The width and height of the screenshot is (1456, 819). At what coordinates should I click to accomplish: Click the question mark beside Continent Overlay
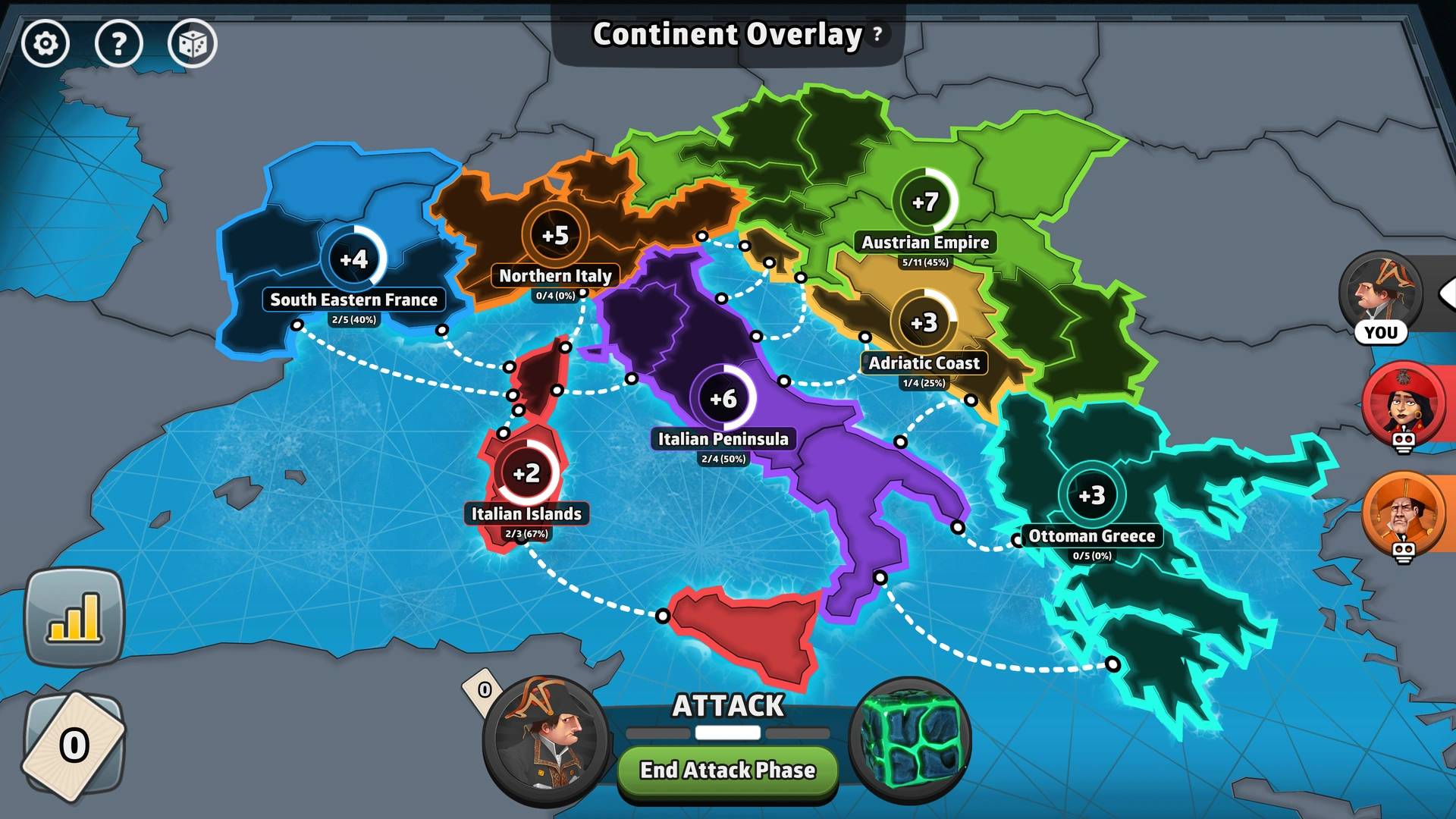877,33
